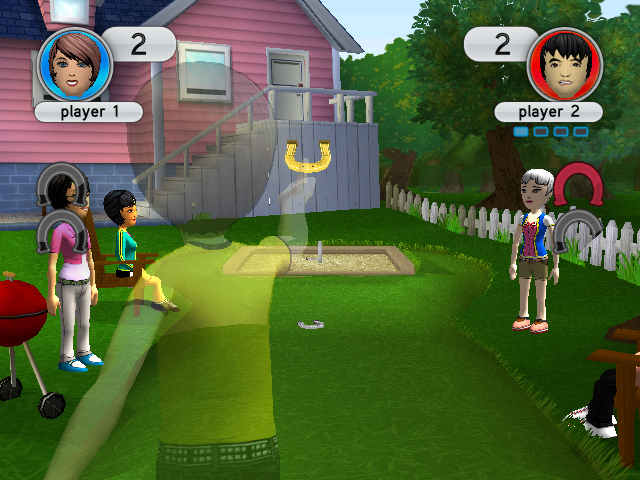Select the "player 2" name label
The image size is (640, 480).
(x=548, y=112)
